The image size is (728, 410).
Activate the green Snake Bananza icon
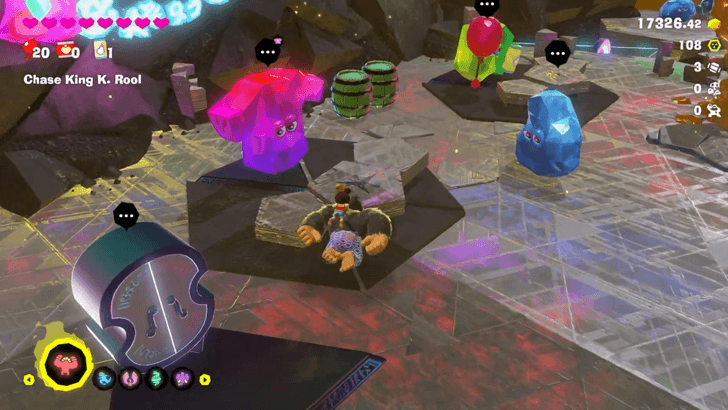(x=157, y=379)
